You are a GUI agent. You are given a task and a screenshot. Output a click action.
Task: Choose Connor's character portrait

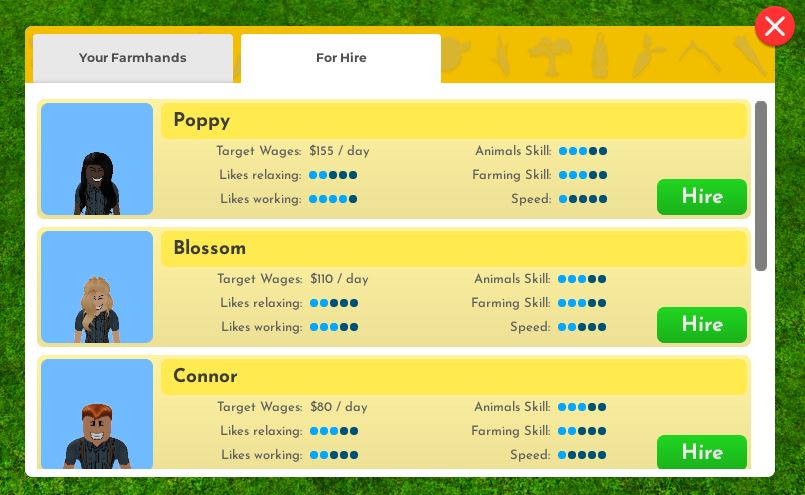(97, 414)
